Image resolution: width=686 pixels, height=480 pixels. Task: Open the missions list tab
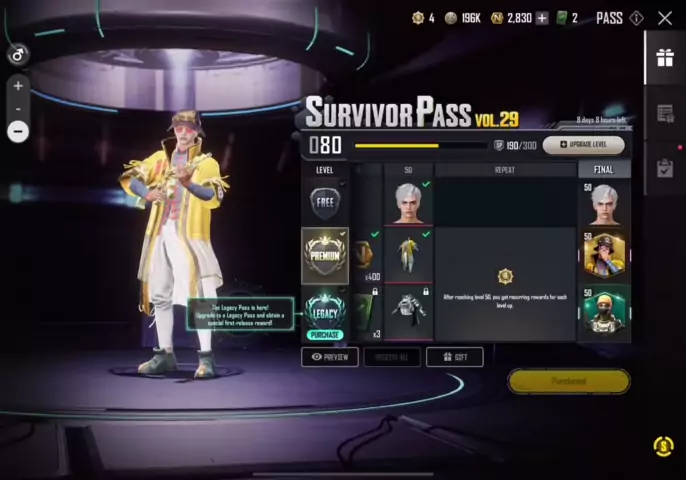pyautogui.click(x=665, y=113)
